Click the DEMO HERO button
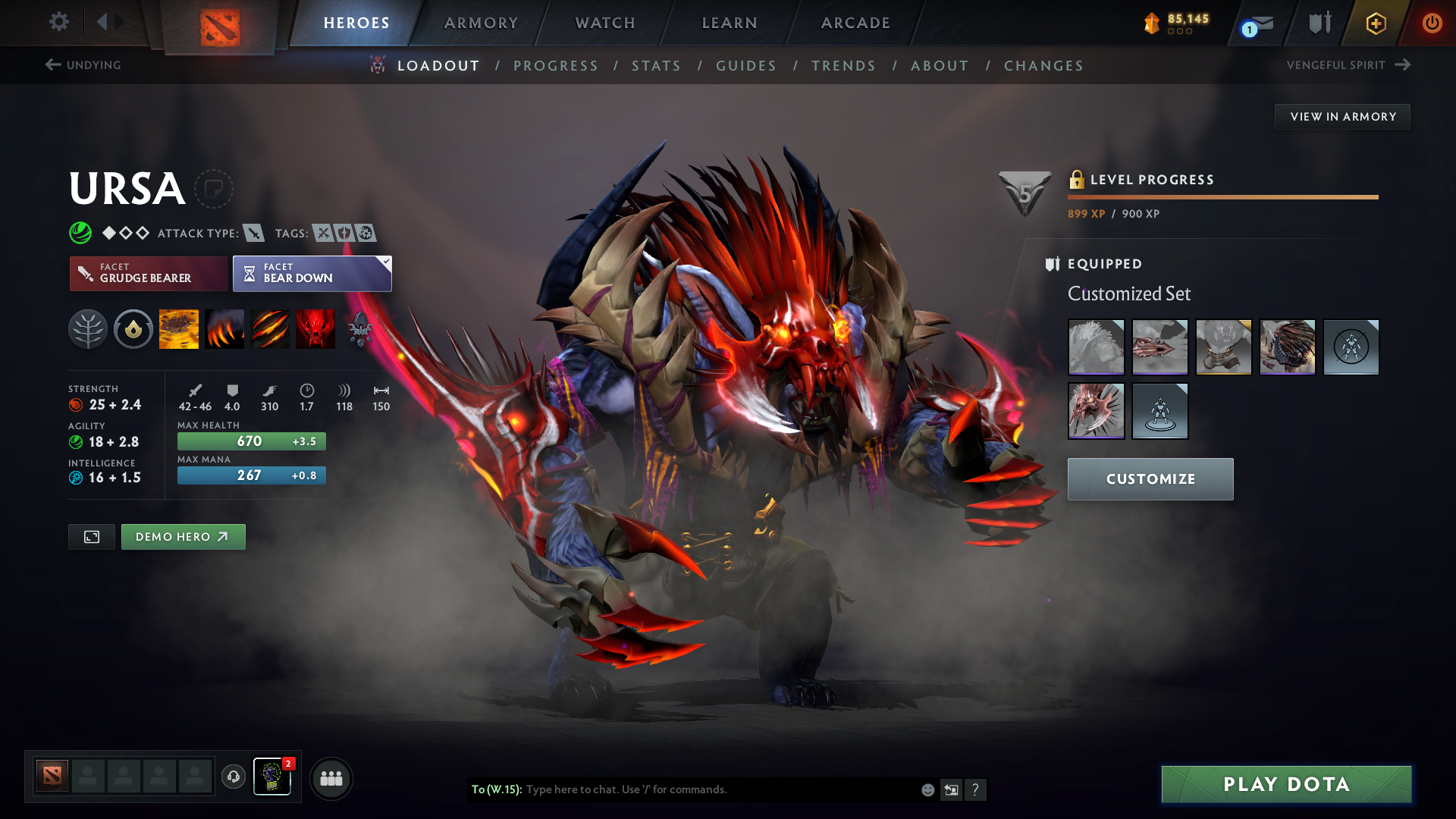 click(183, 536)
